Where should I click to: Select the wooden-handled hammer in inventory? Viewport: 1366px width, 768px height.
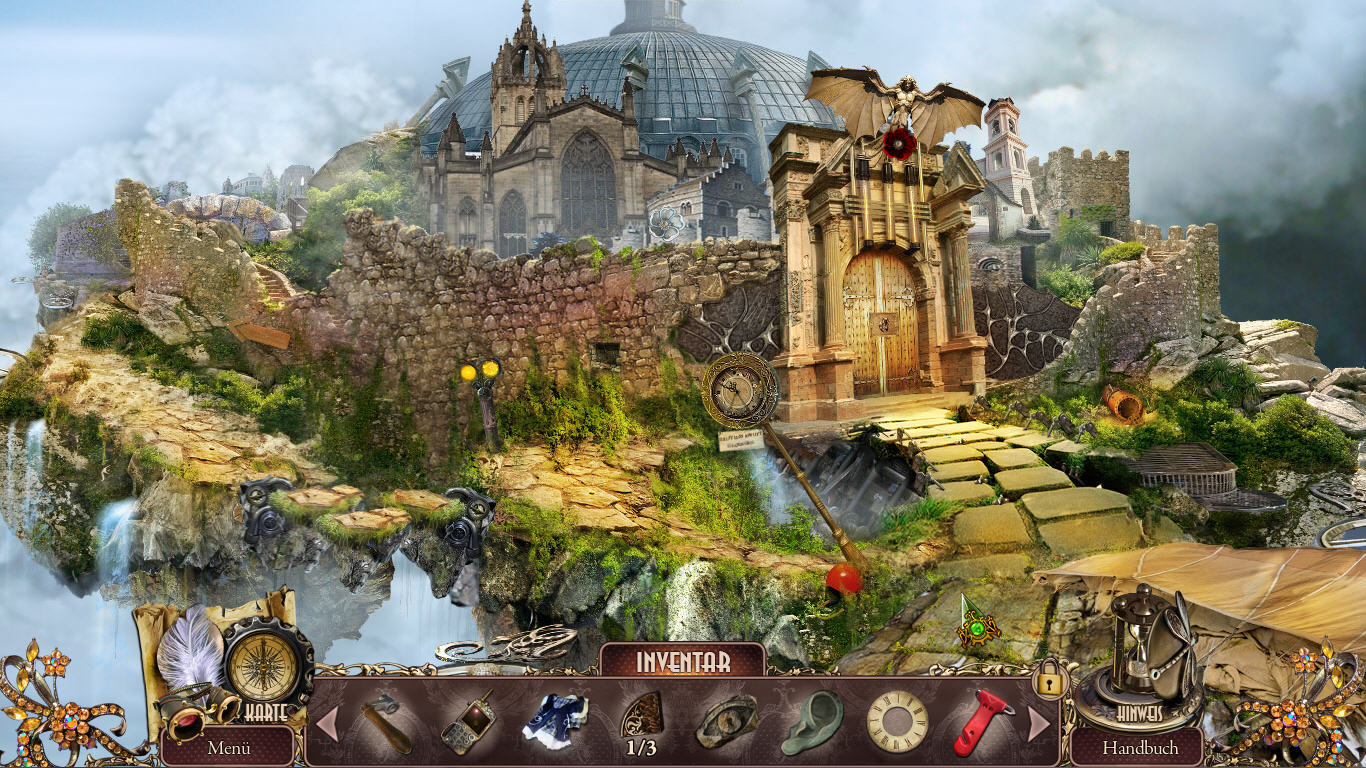[387, 722]
